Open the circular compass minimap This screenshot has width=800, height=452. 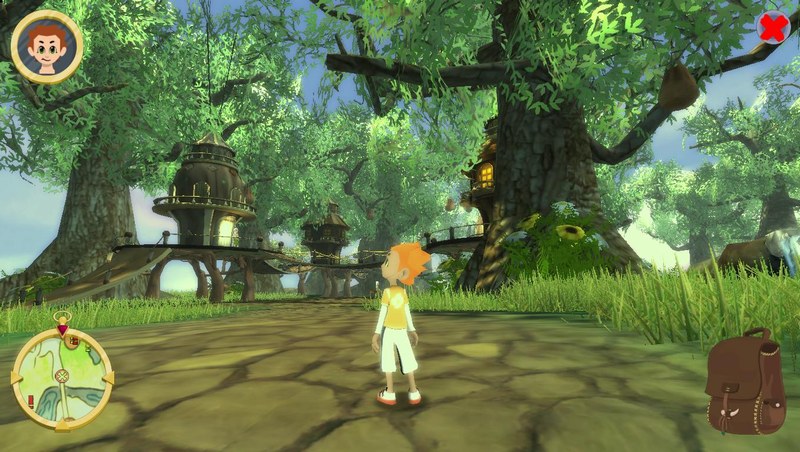pos(62,377)
